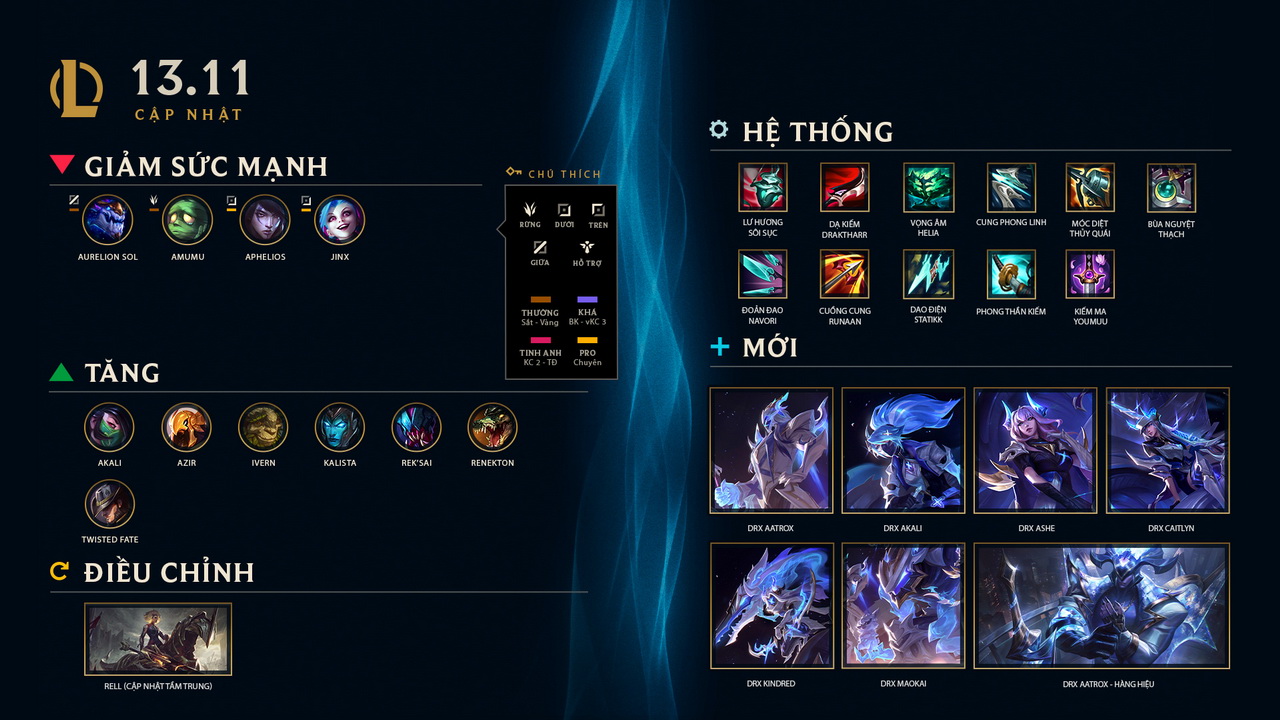Open the DRX Ashe skin thumbnail
The image size is (1280, 720).
tap(1035, 451)
